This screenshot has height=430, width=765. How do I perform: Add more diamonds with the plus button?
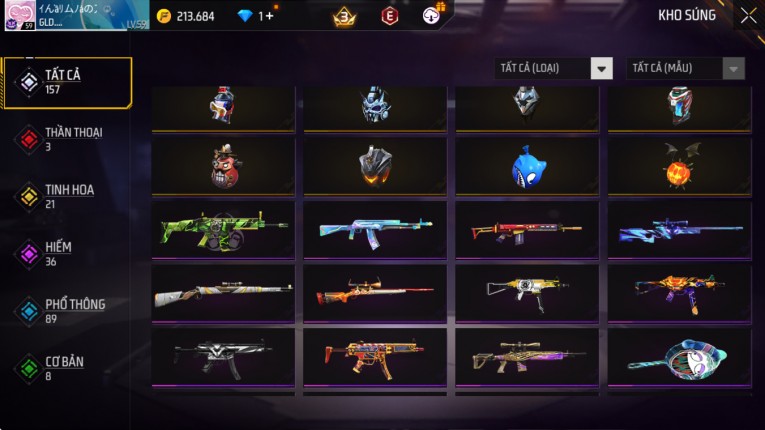[269, 16]
